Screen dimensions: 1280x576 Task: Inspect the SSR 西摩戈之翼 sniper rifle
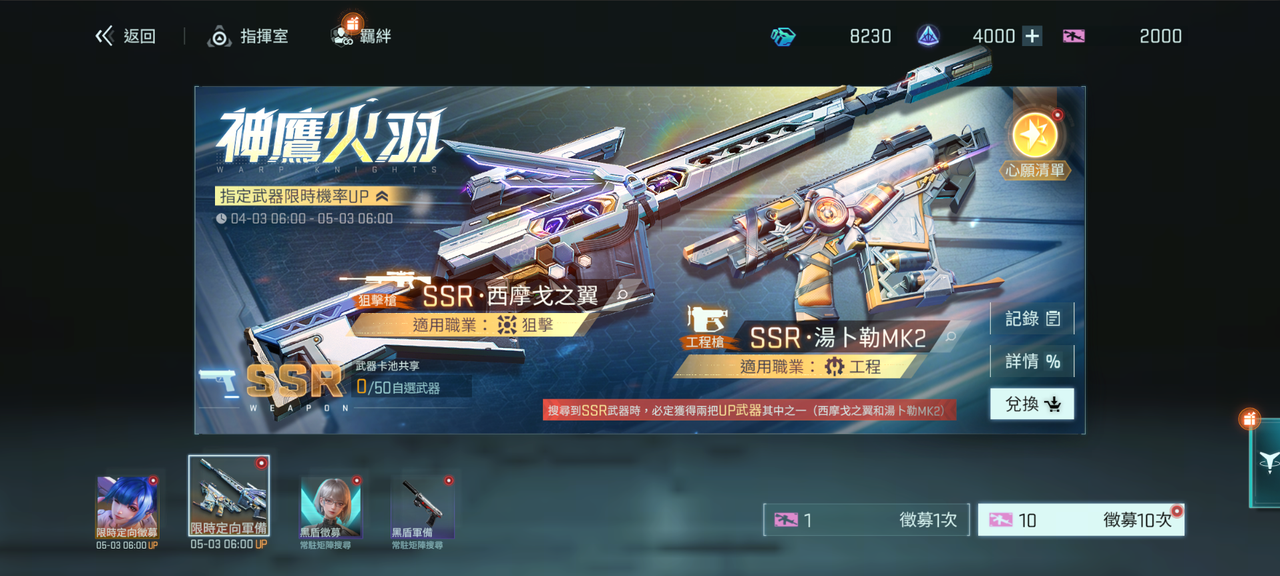(622, 296)
